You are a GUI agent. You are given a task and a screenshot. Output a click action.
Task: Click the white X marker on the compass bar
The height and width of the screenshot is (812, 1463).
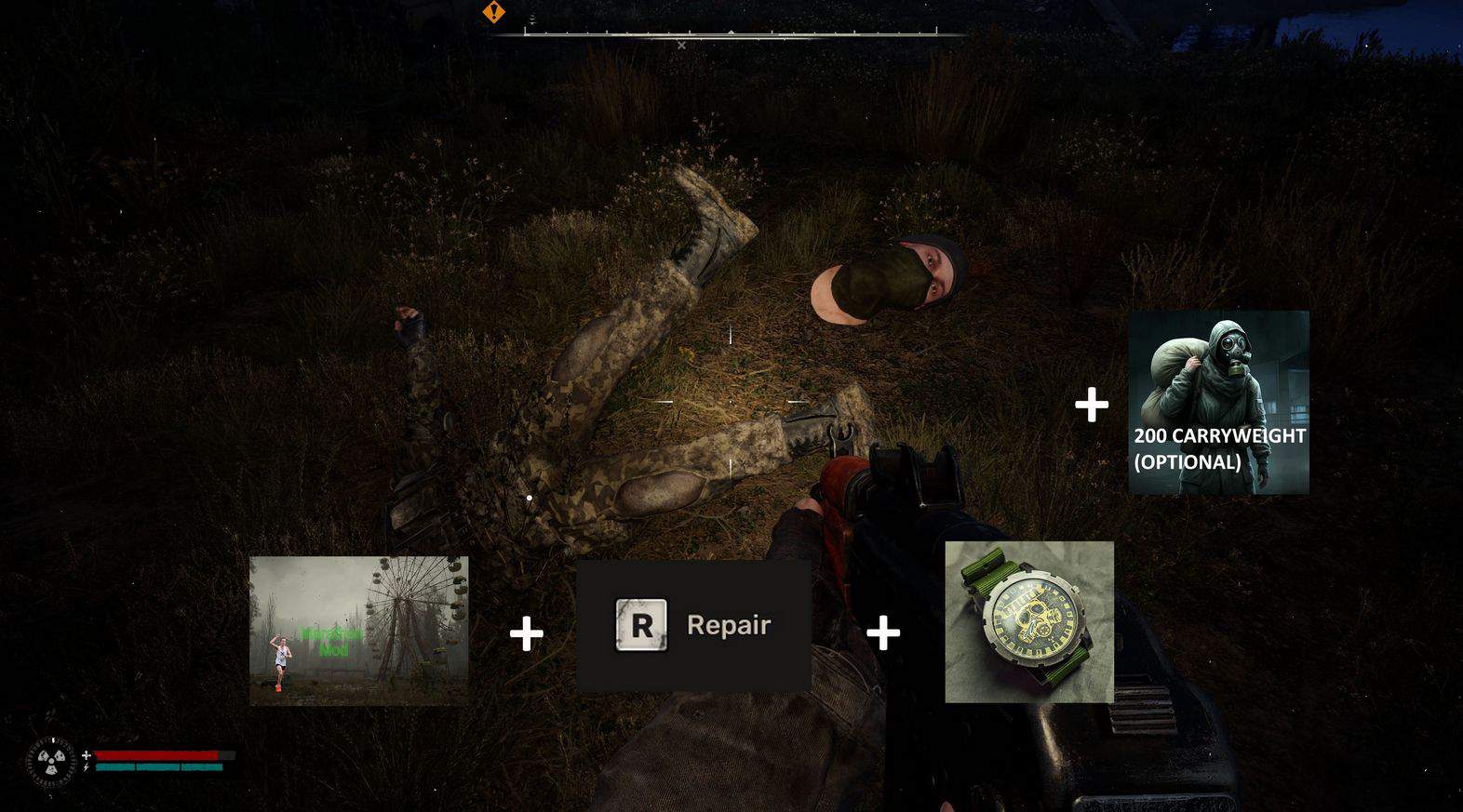682,45
